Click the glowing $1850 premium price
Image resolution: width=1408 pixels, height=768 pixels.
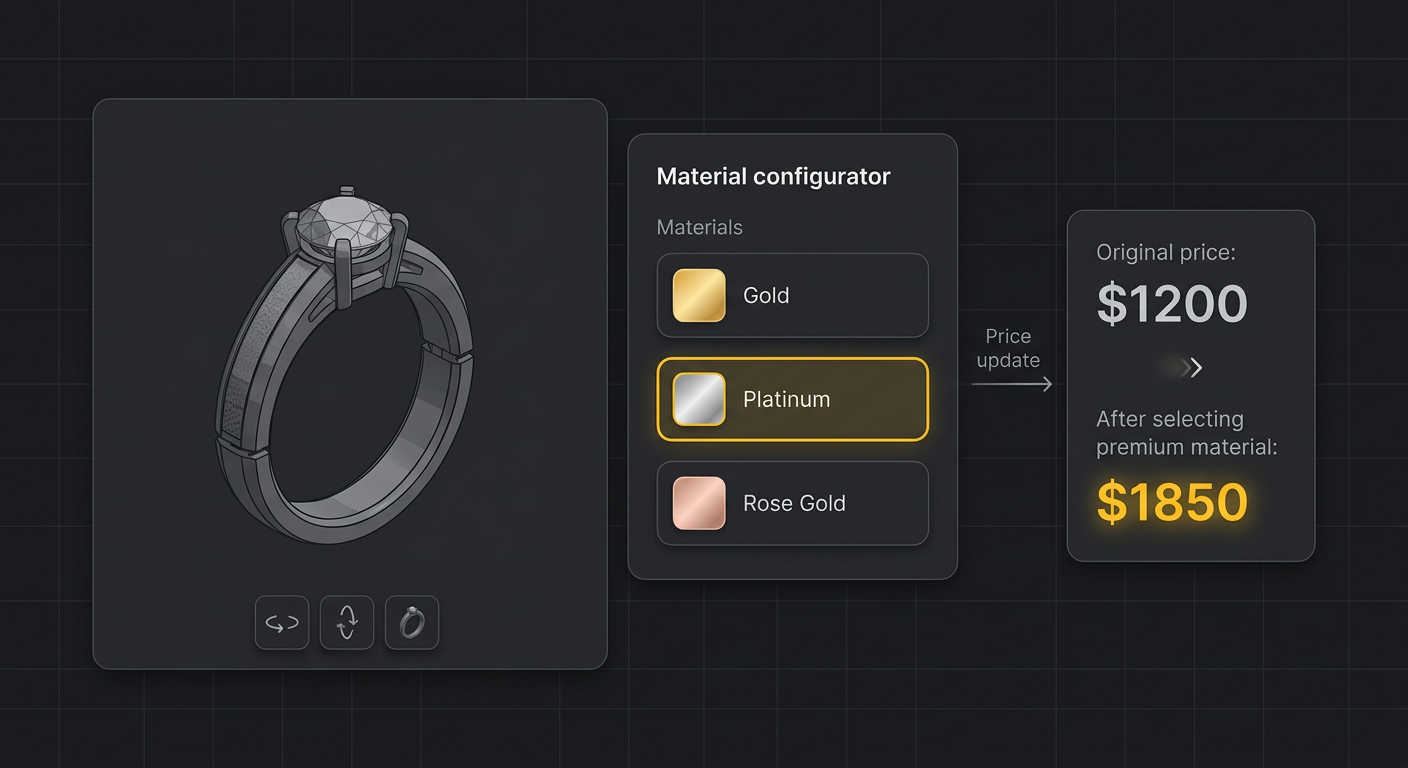coord(1171,503)
